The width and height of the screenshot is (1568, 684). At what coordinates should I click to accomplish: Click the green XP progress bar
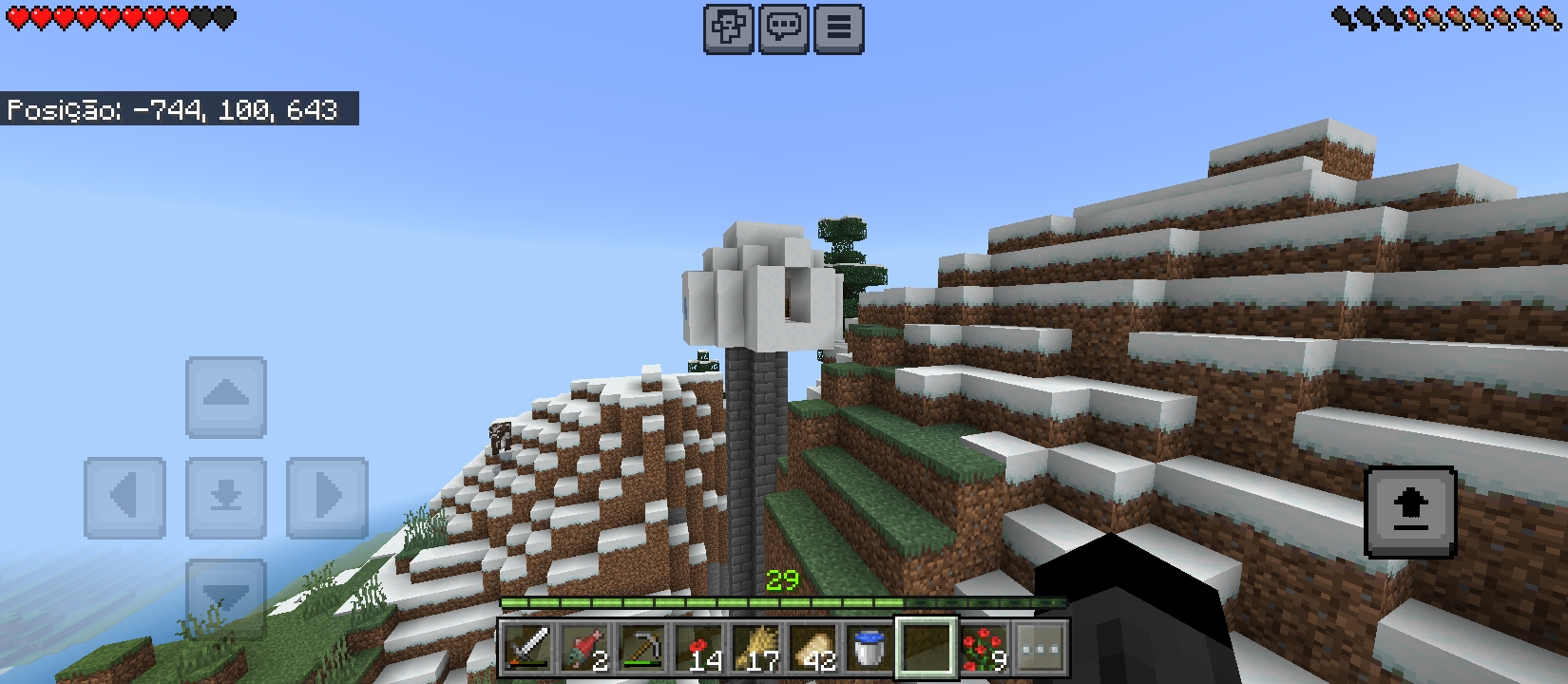784,603
